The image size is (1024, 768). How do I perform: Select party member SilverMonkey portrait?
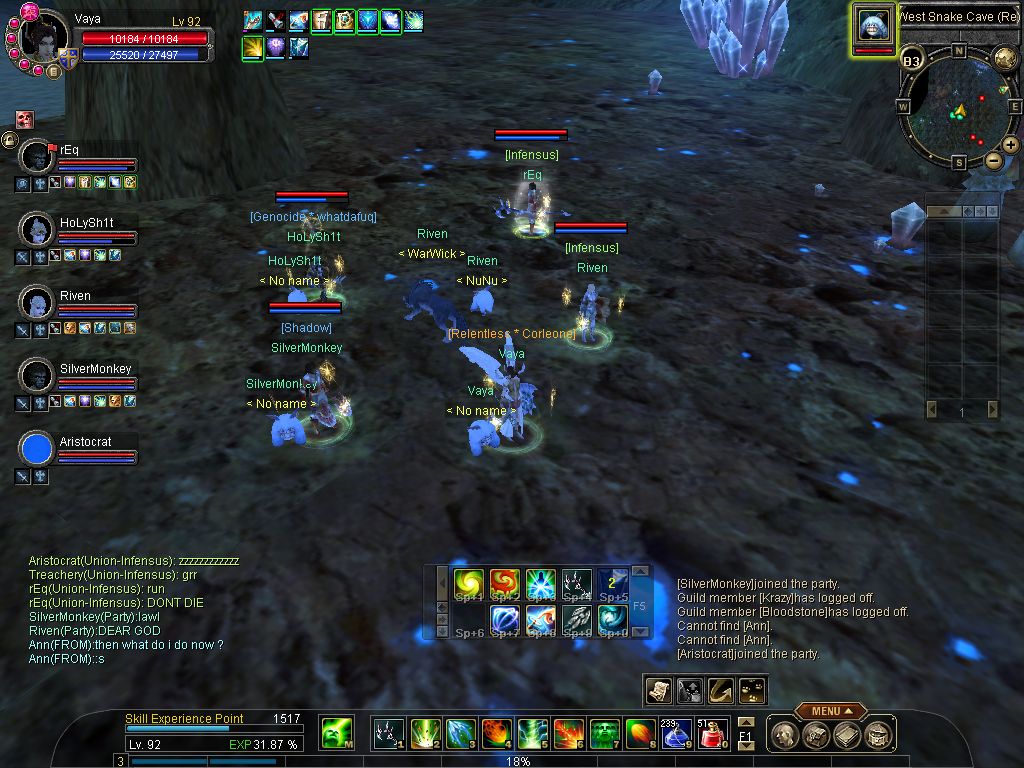[36, 375]
